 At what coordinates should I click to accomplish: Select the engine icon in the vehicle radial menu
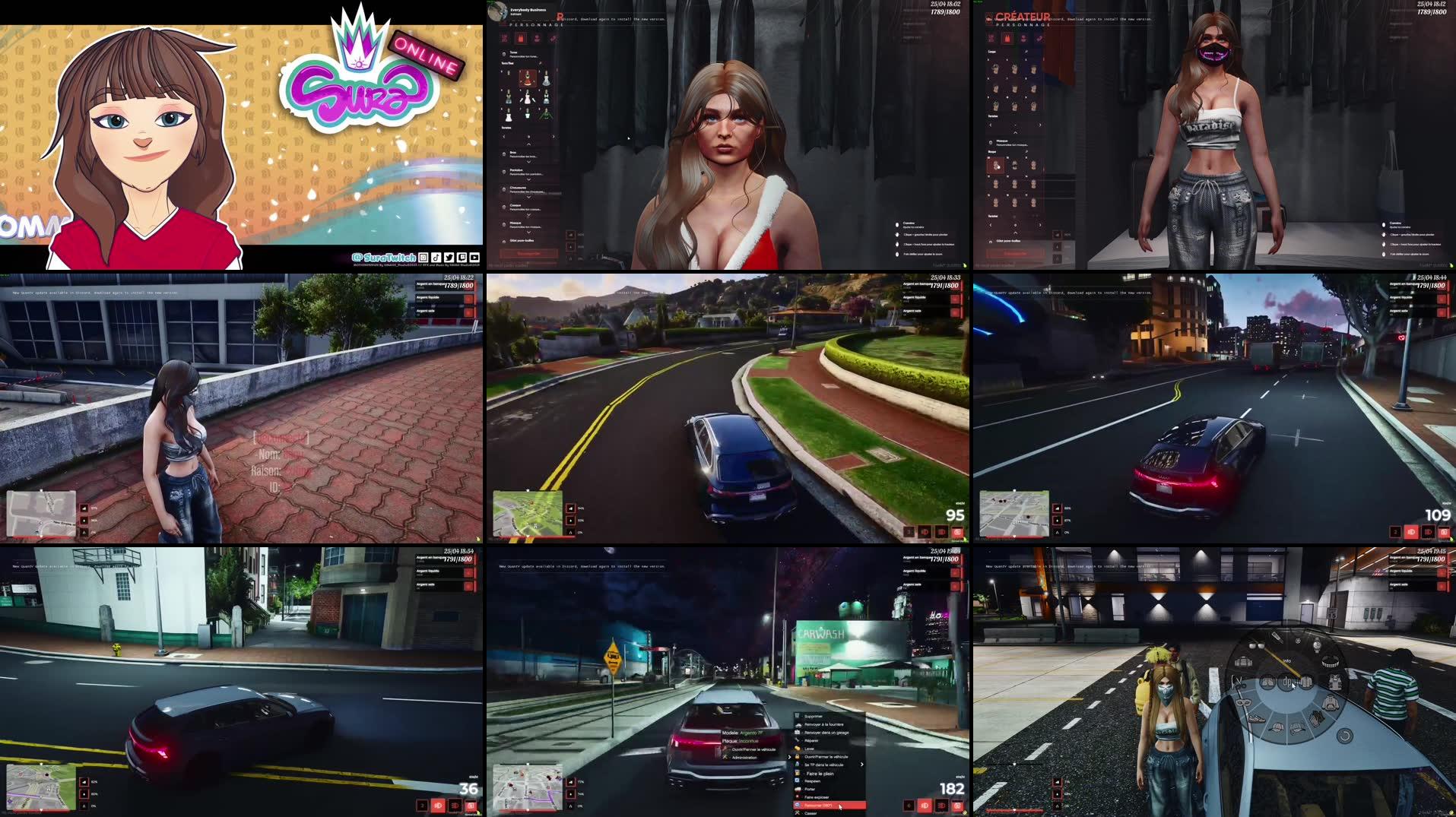pos(1243,662)
